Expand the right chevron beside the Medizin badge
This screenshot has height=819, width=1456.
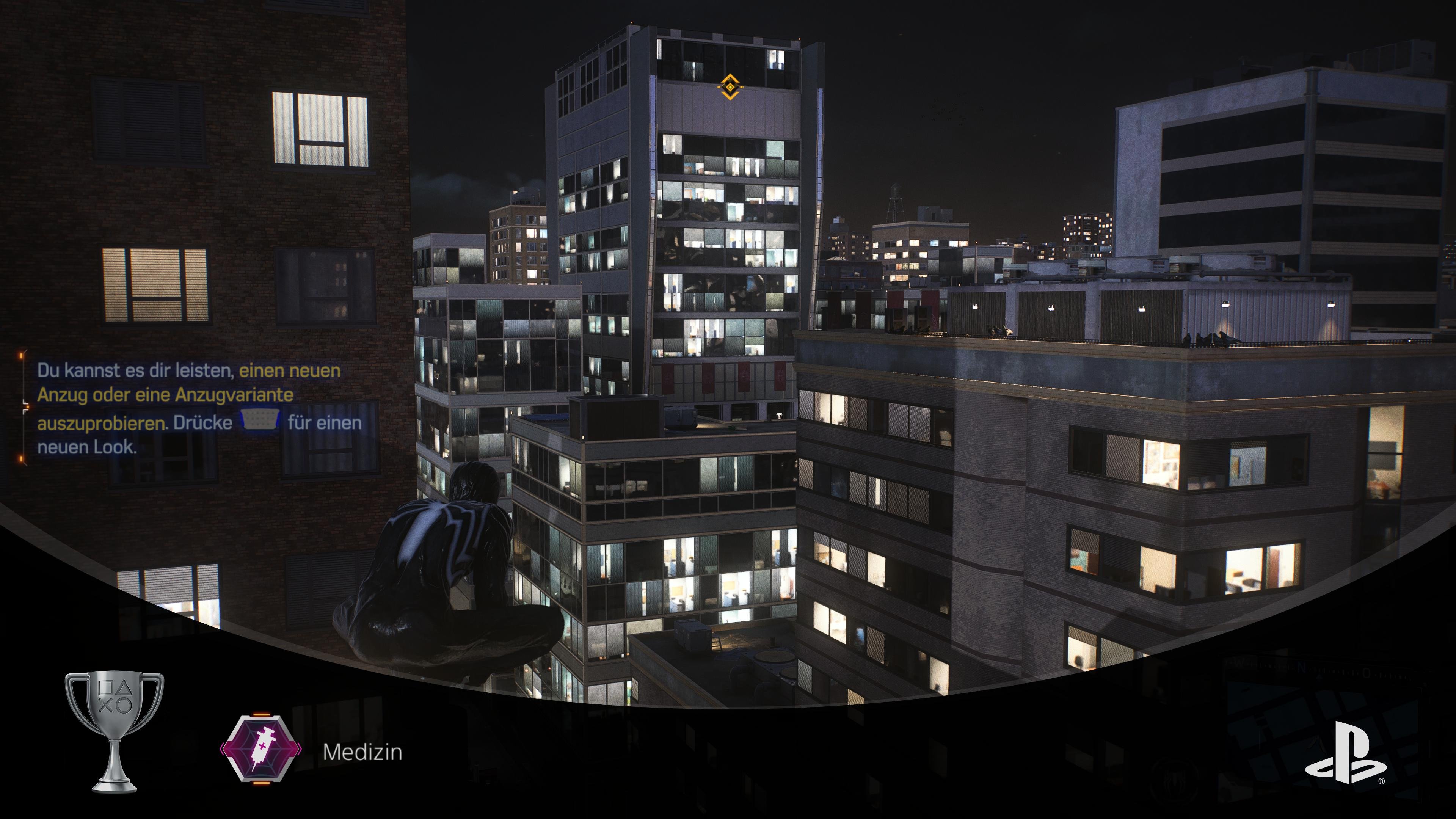(x=300, y=749)
